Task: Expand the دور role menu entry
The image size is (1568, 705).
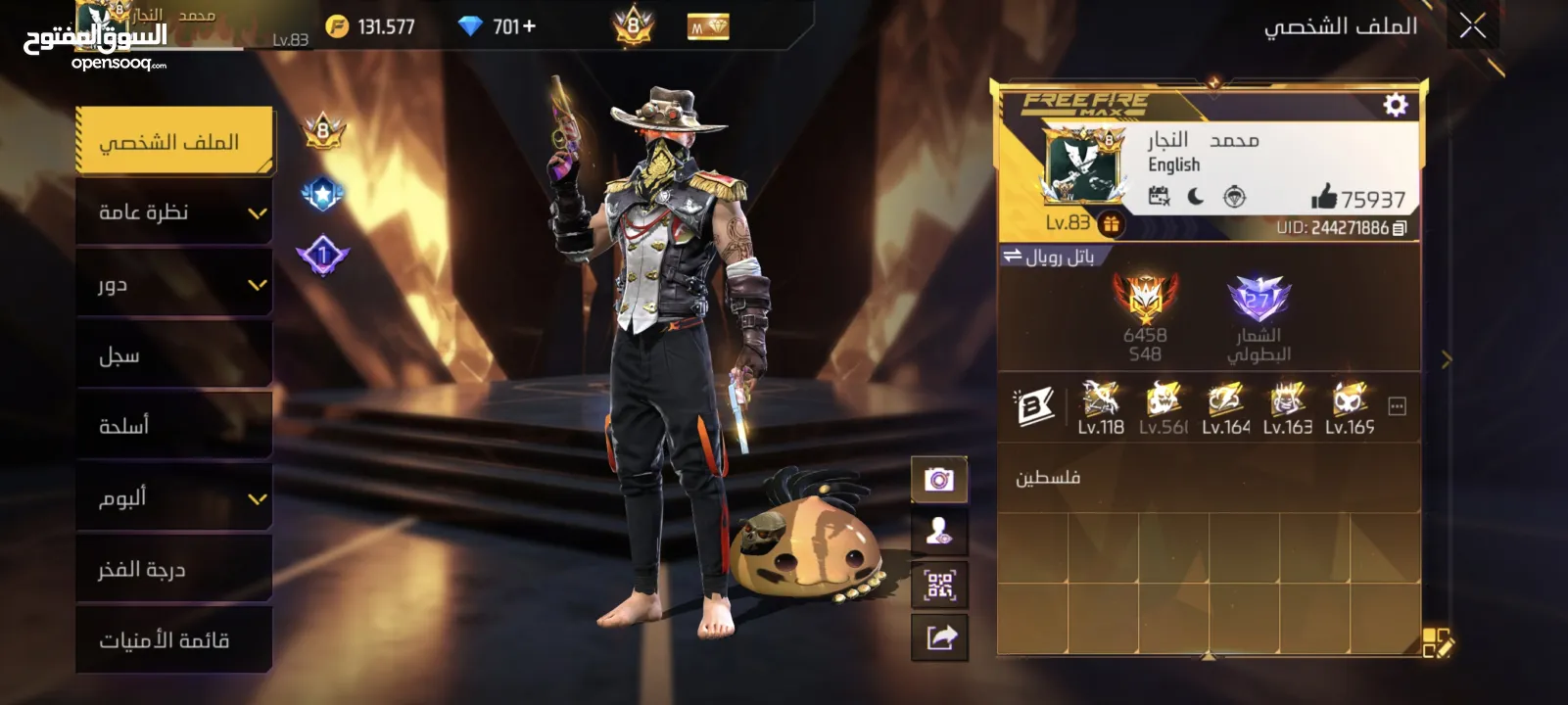Action: pyautogui.click(x=174, y=284)
